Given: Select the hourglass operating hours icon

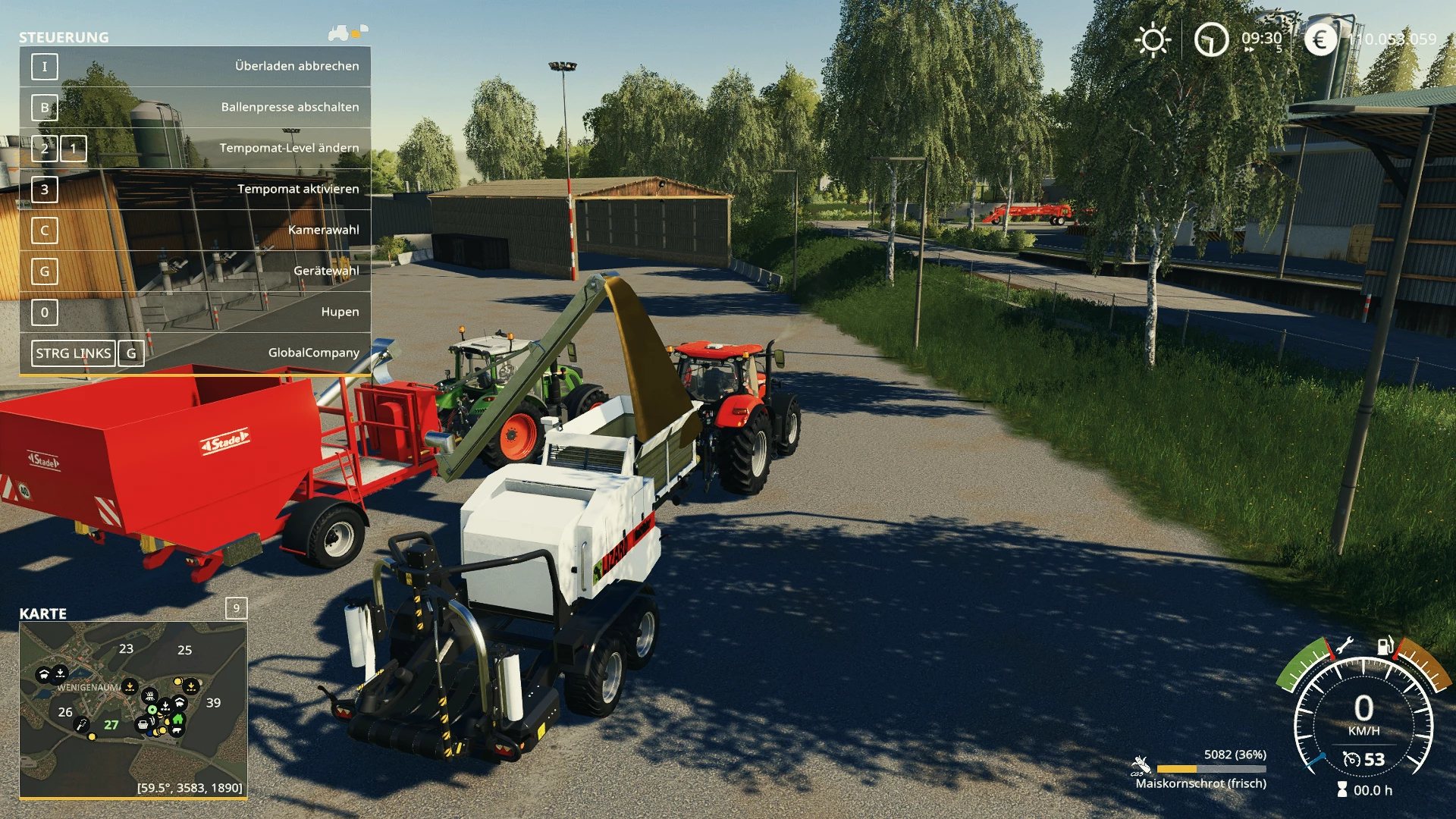Looking at the screenshot, I should point(1342,790).
